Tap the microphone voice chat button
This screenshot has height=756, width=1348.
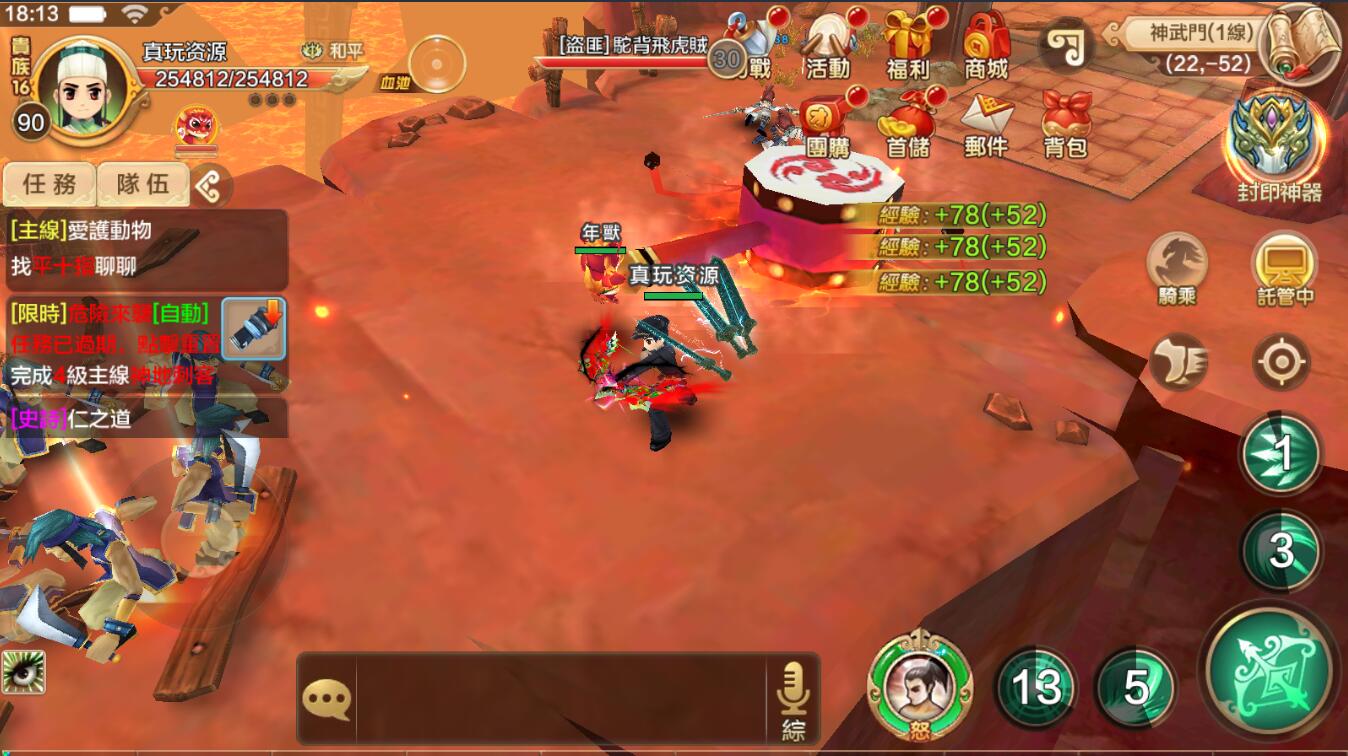(793, 697)
